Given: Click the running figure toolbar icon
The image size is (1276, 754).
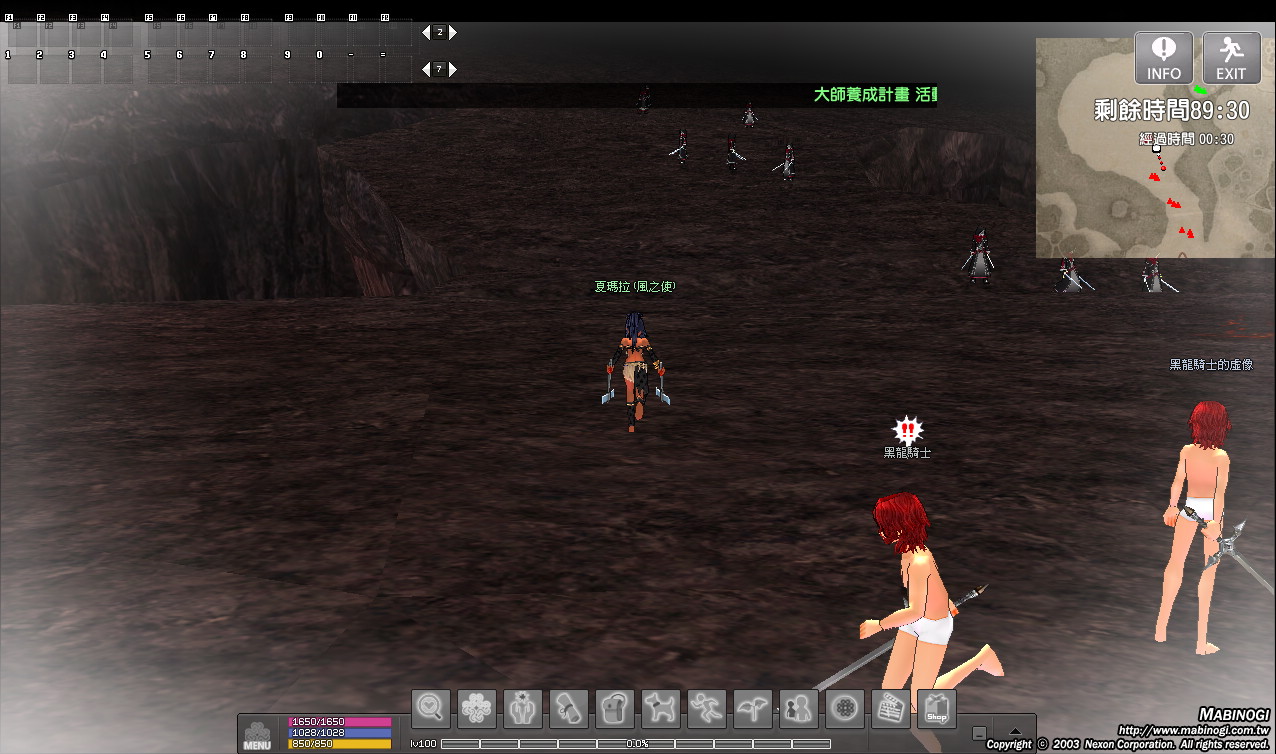Looking at the screenshot, I should tap(707, 708).
